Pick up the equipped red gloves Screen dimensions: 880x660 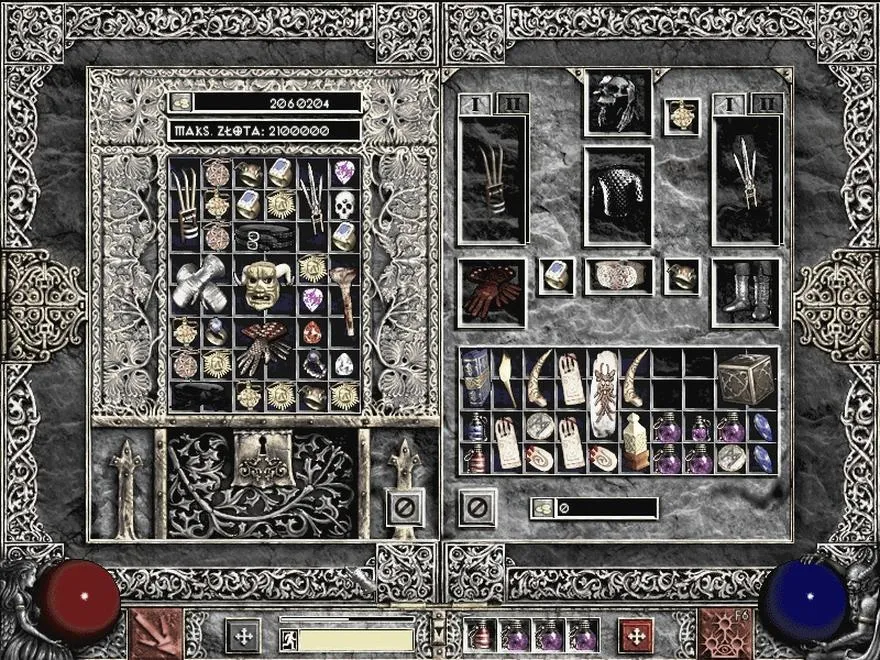(490, 292)
